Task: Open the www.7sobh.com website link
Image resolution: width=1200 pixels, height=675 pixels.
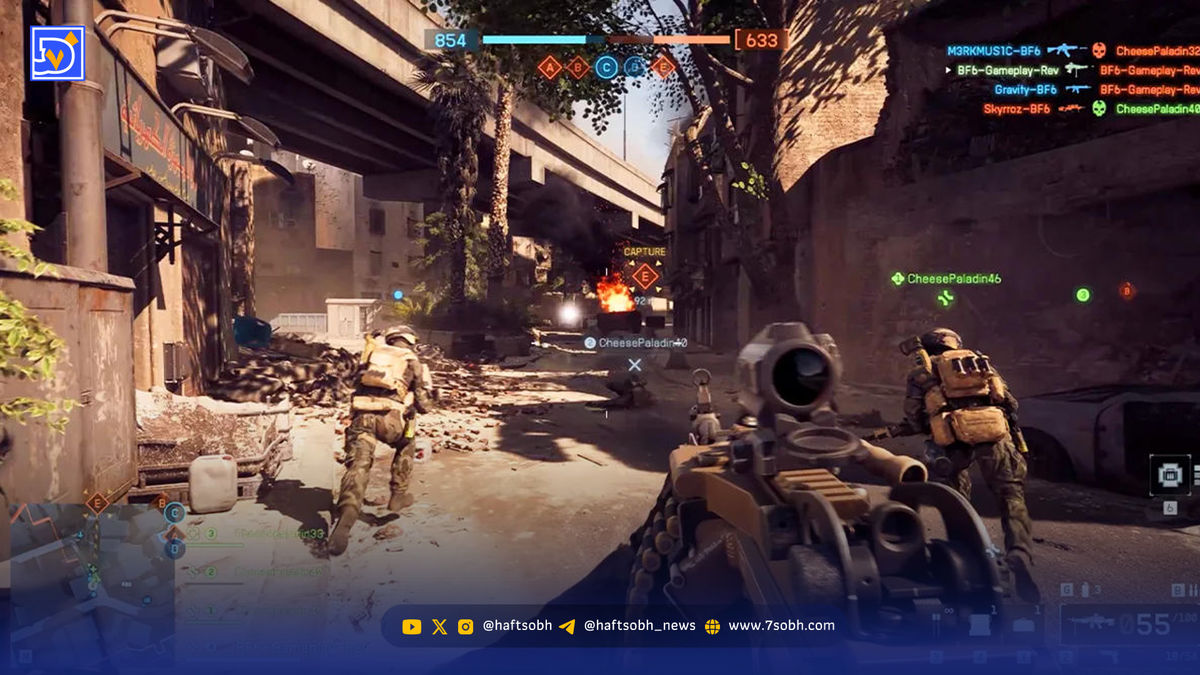Action: tap(781, 626)
